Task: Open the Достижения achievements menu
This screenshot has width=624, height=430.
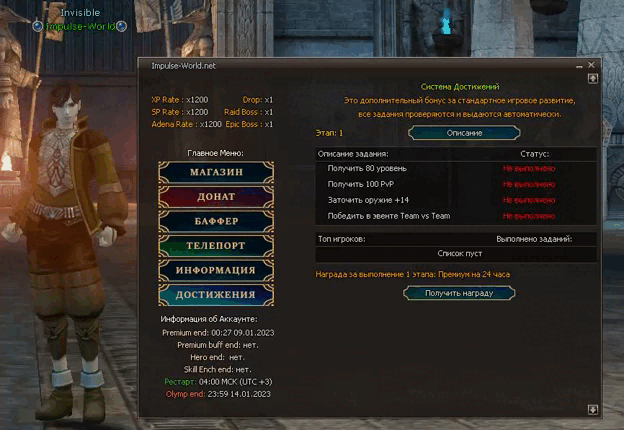Action: pos(216,294)
